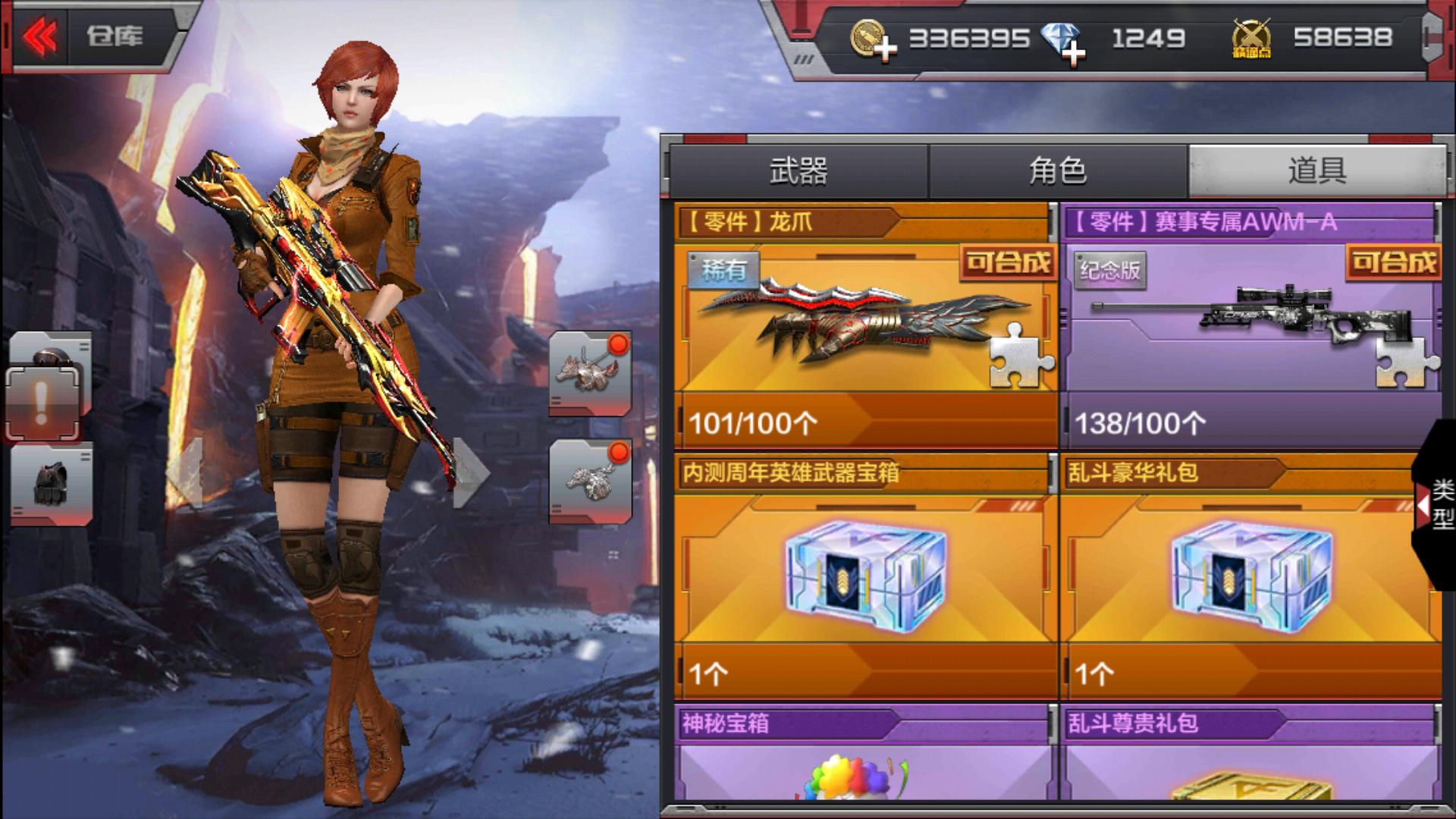The image size is (1456, 819).
Task: Select the 乱斗豪华礼包 gift box
Action: [1251, 578]
